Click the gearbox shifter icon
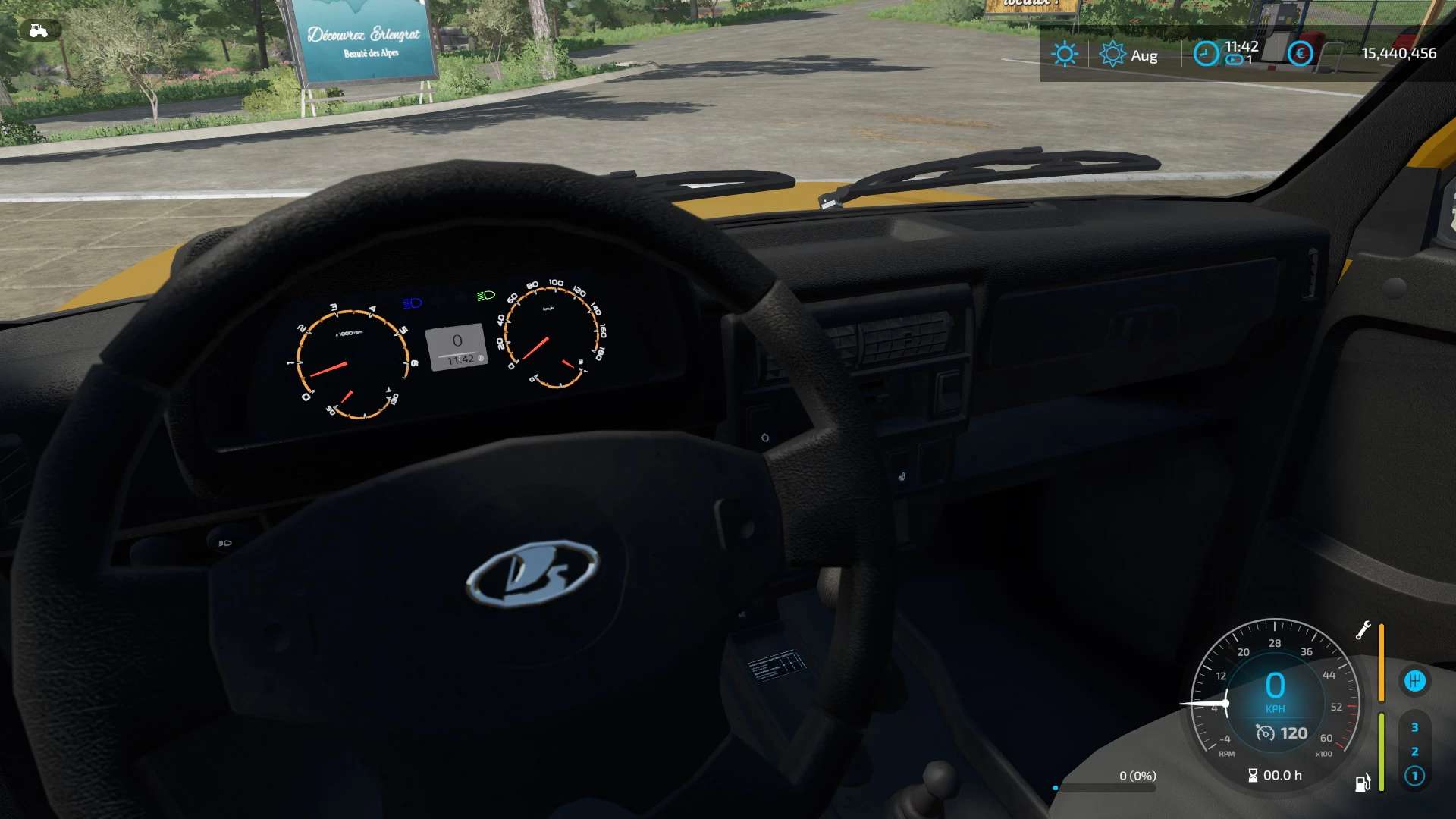Image resolution: width=1456 pixels, height=819 pixels. coord(1414,681)
